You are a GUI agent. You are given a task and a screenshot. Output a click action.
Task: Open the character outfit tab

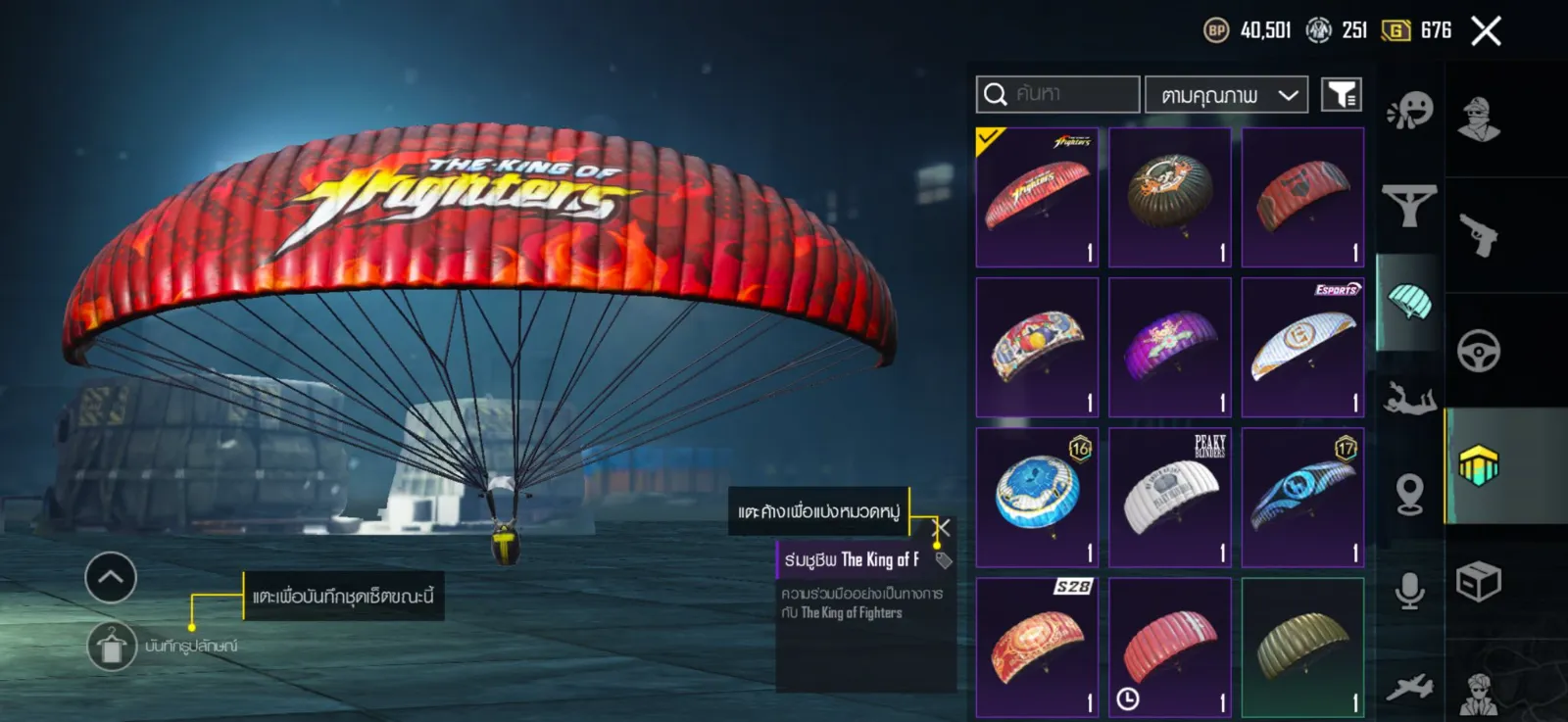point(1479,120)
